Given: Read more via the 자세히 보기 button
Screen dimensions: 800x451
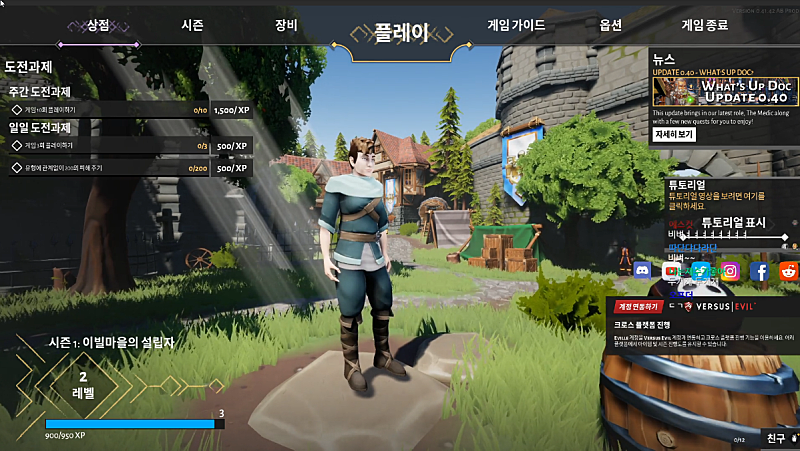Looking at the screenshot, I should click(x=674, y=134).
